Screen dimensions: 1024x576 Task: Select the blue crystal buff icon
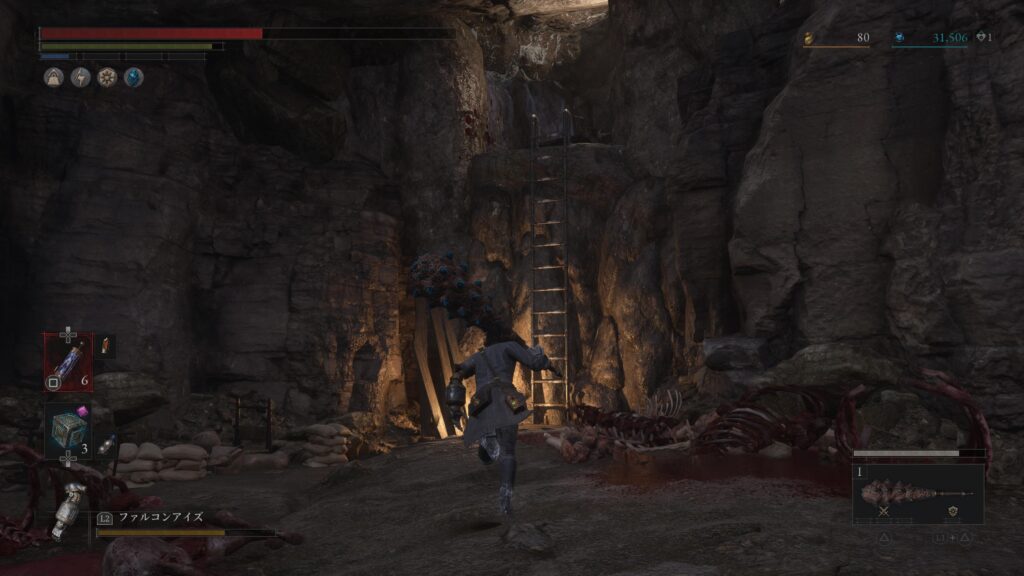point(133,77)
